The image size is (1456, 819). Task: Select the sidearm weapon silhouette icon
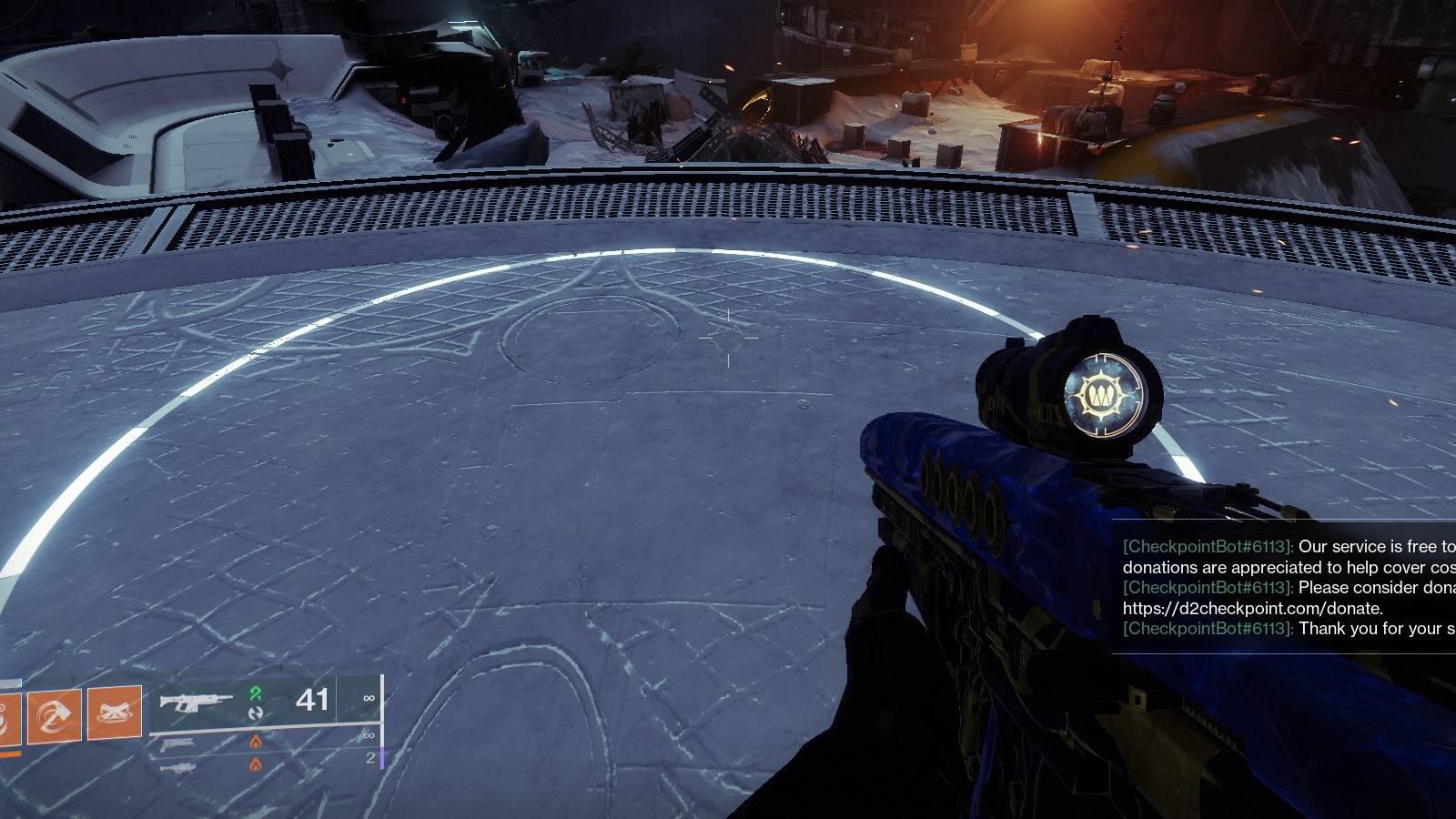177,743
